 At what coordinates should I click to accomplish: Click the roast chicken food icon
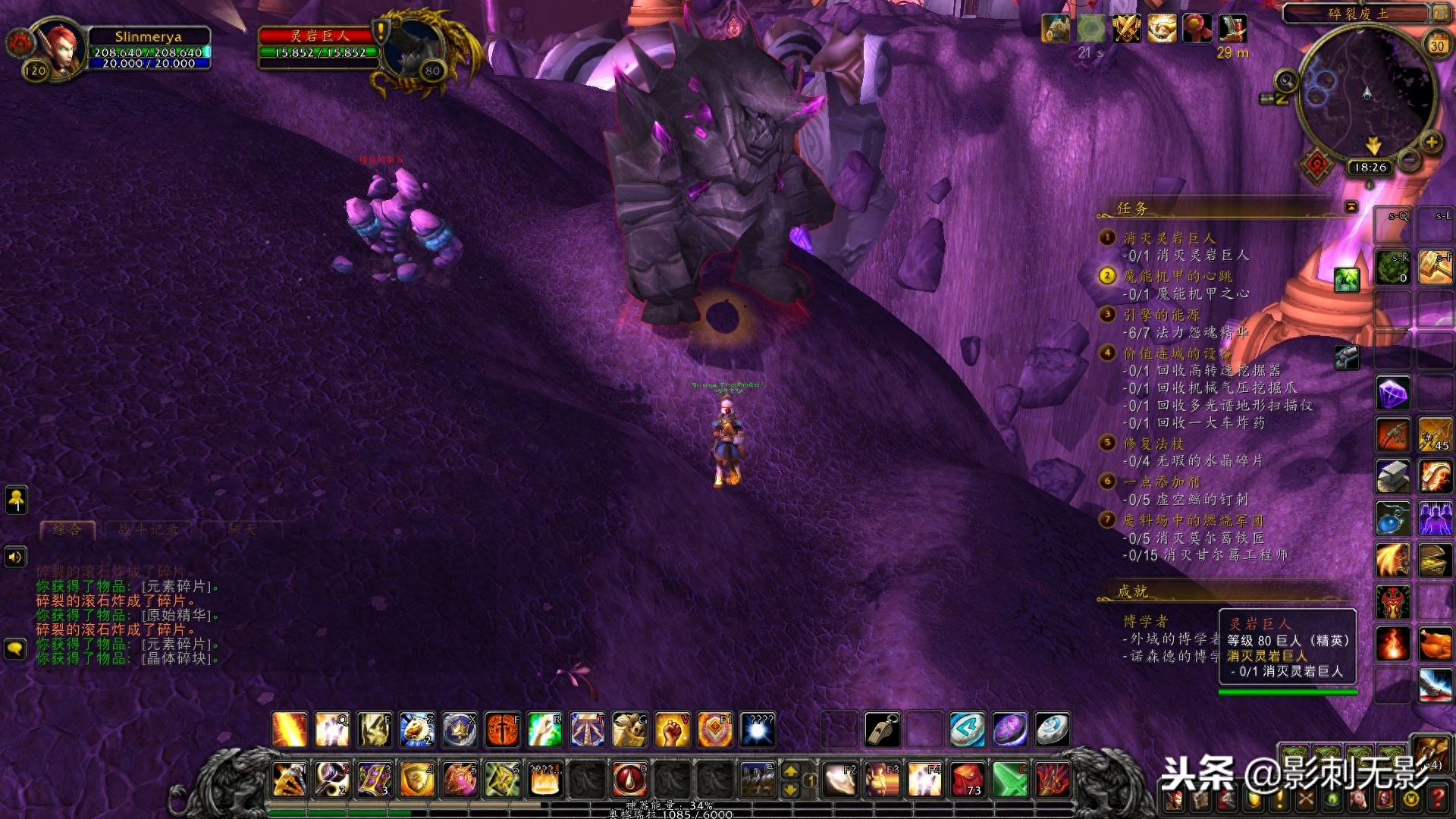1435,645
